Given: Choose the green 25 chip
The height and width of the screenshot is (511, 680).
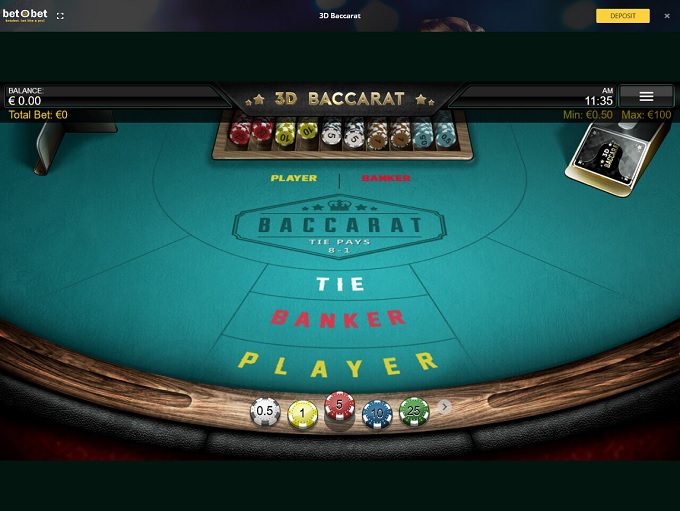Looking at the screenshot, I should (414, 410).
